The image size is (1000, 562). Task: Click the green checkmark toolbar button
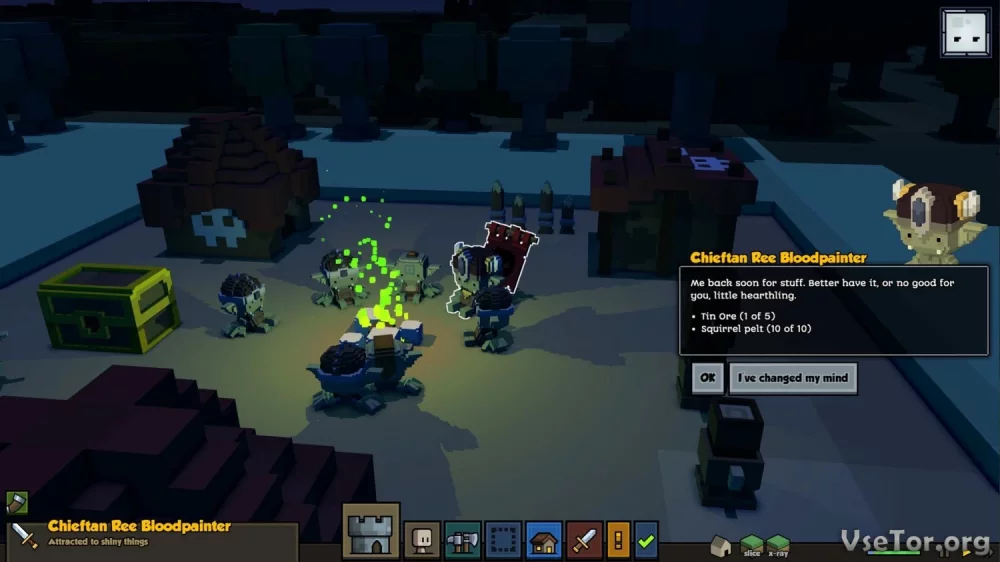[646, 540]
